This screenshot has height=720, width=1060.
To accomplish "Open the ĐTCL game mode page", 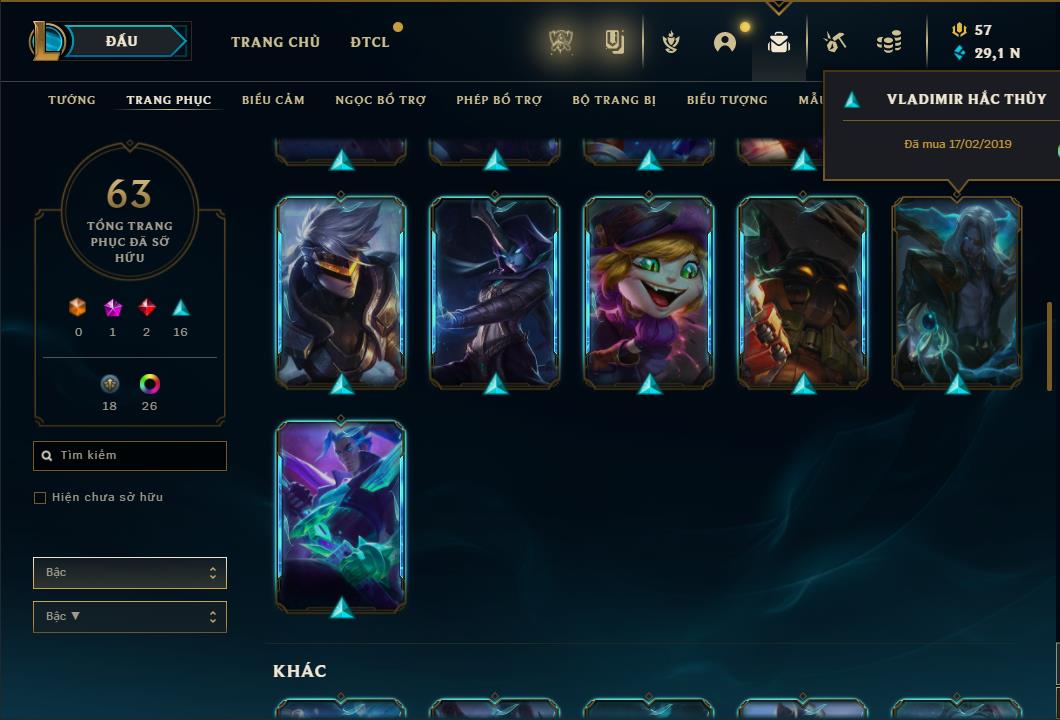I will [x=370, y=42].
